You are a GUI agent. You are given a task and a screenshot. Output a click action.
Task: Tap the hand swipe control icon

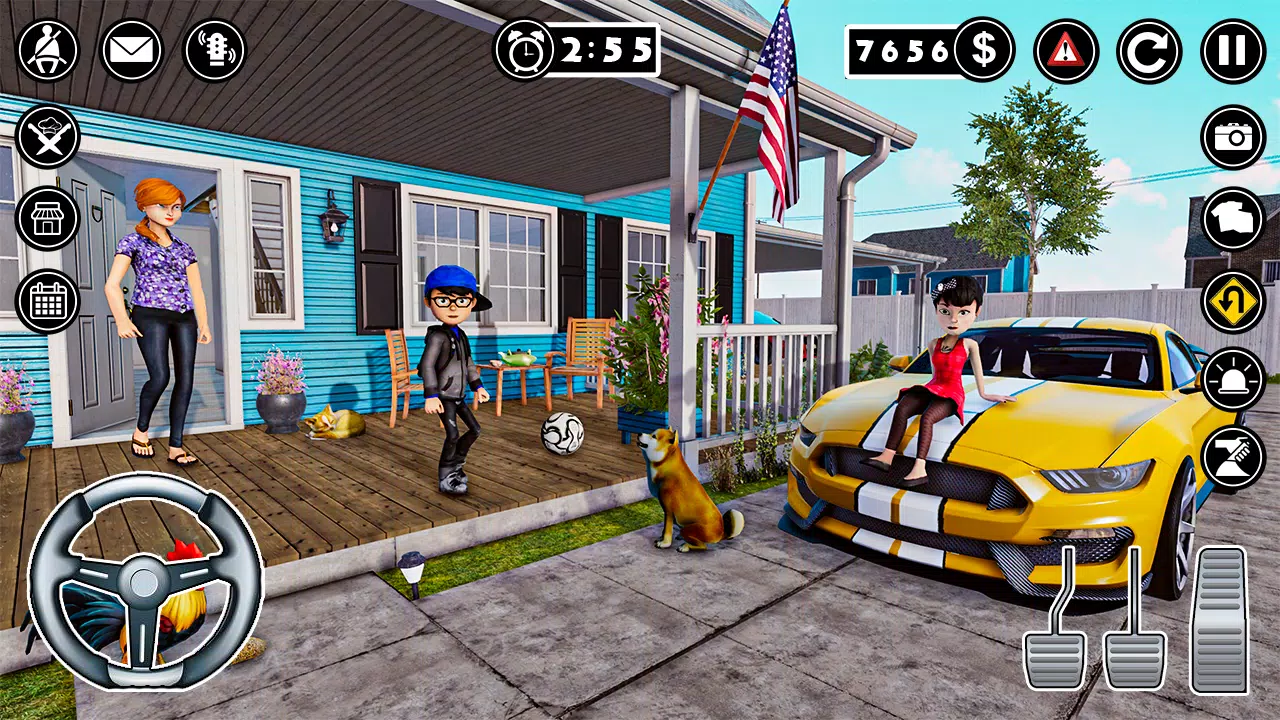1233,456
